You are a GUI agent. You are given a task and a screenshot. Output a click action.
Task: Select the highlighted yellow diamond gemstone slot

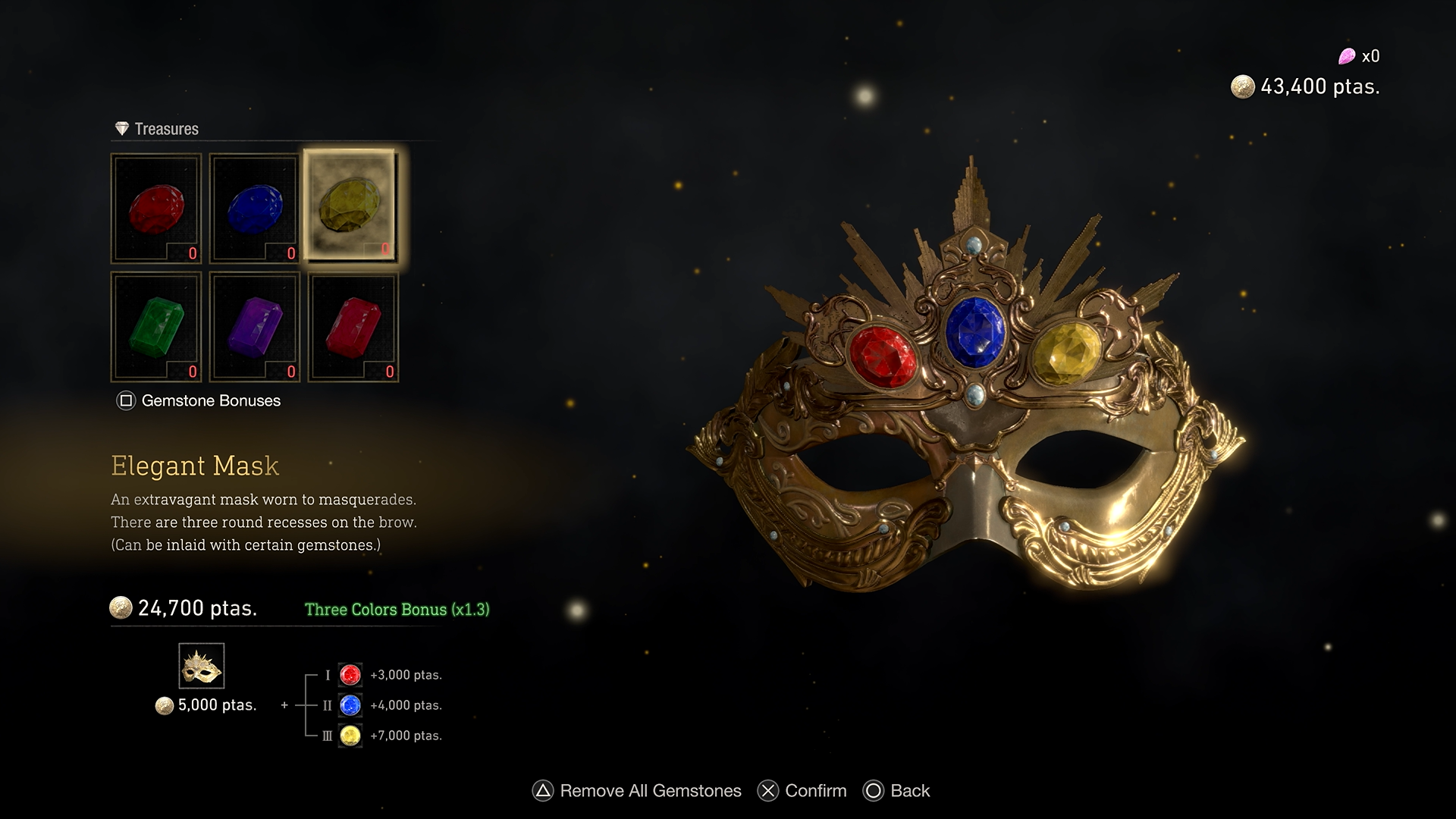point(350,206)
